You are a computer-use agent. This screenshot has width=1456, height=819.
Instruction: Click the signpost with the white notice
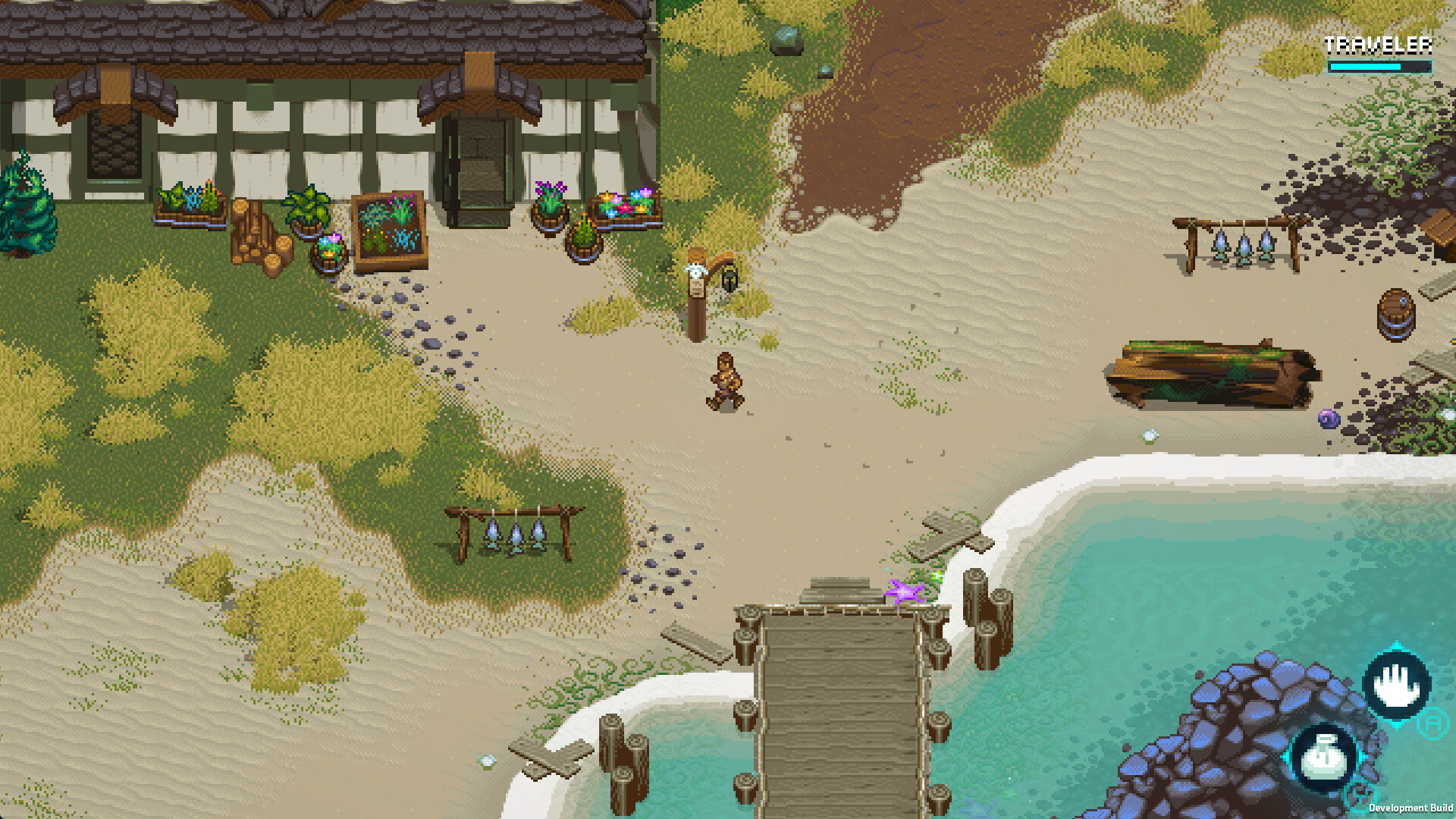[x=698, y=288]
